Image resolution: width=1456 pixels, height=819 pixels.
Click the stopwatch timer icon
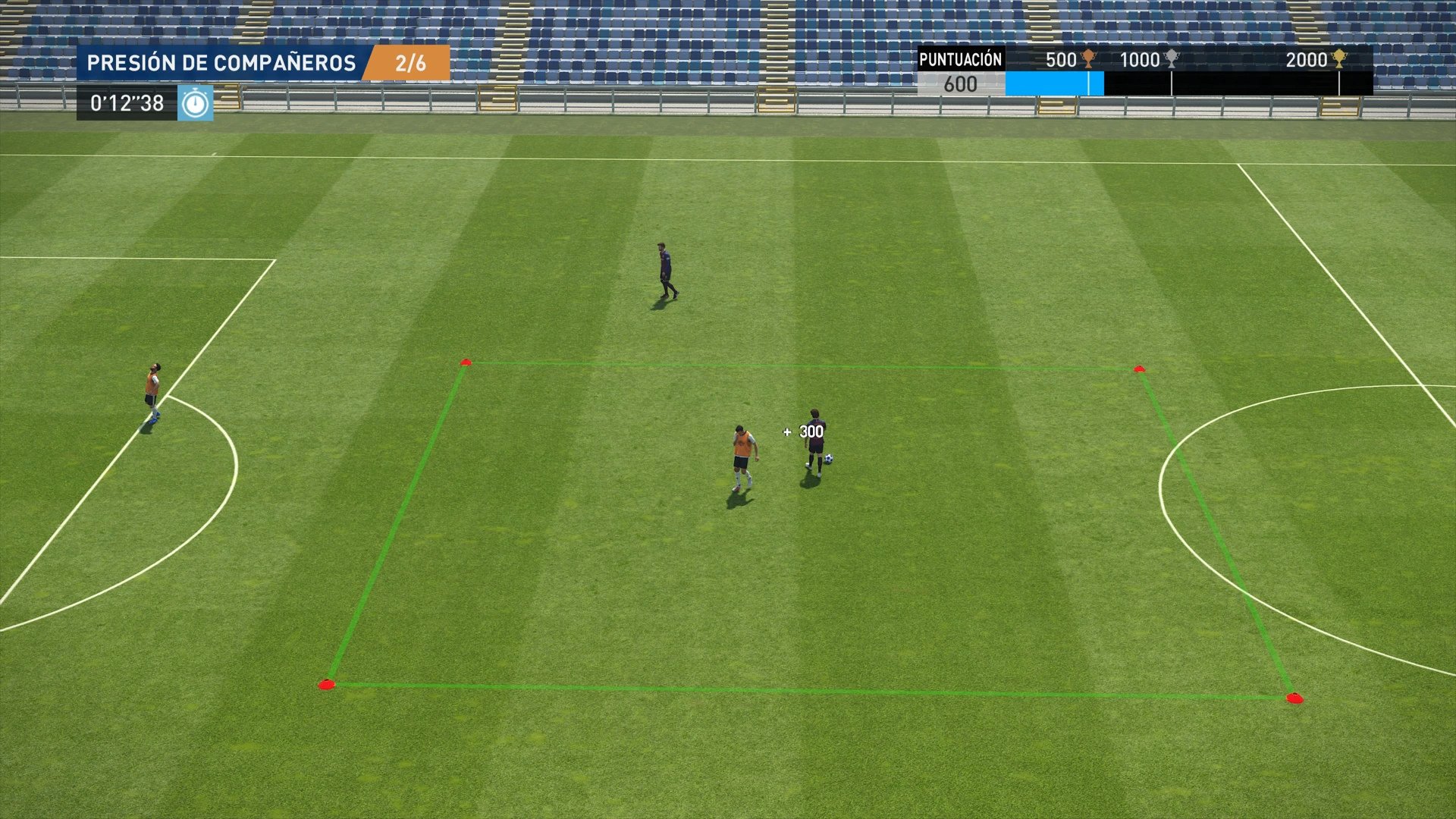tap(196, 102)
